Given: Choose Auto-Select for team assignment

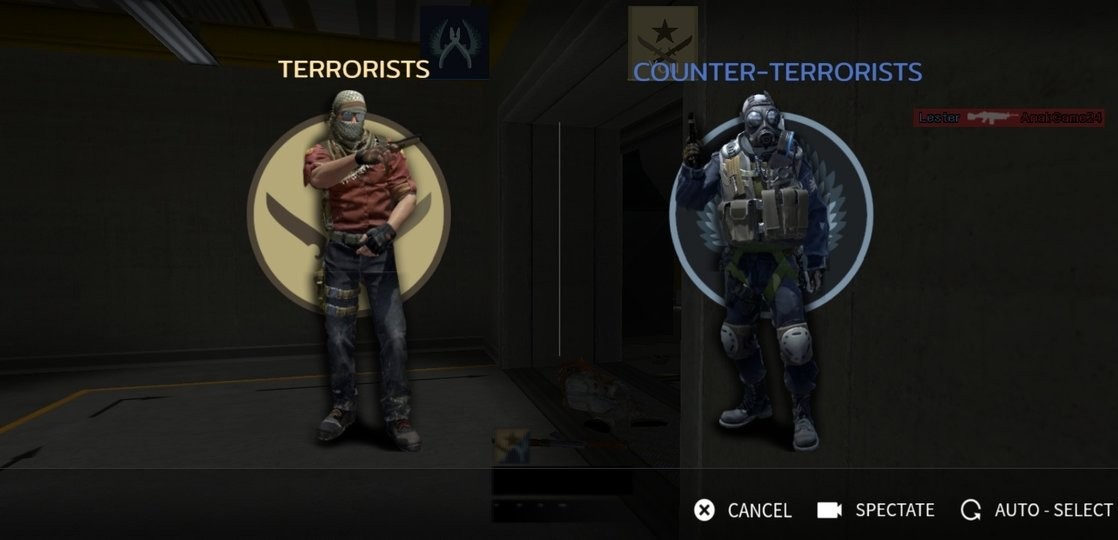Looking at the screenshot, I should [1036, 510].
